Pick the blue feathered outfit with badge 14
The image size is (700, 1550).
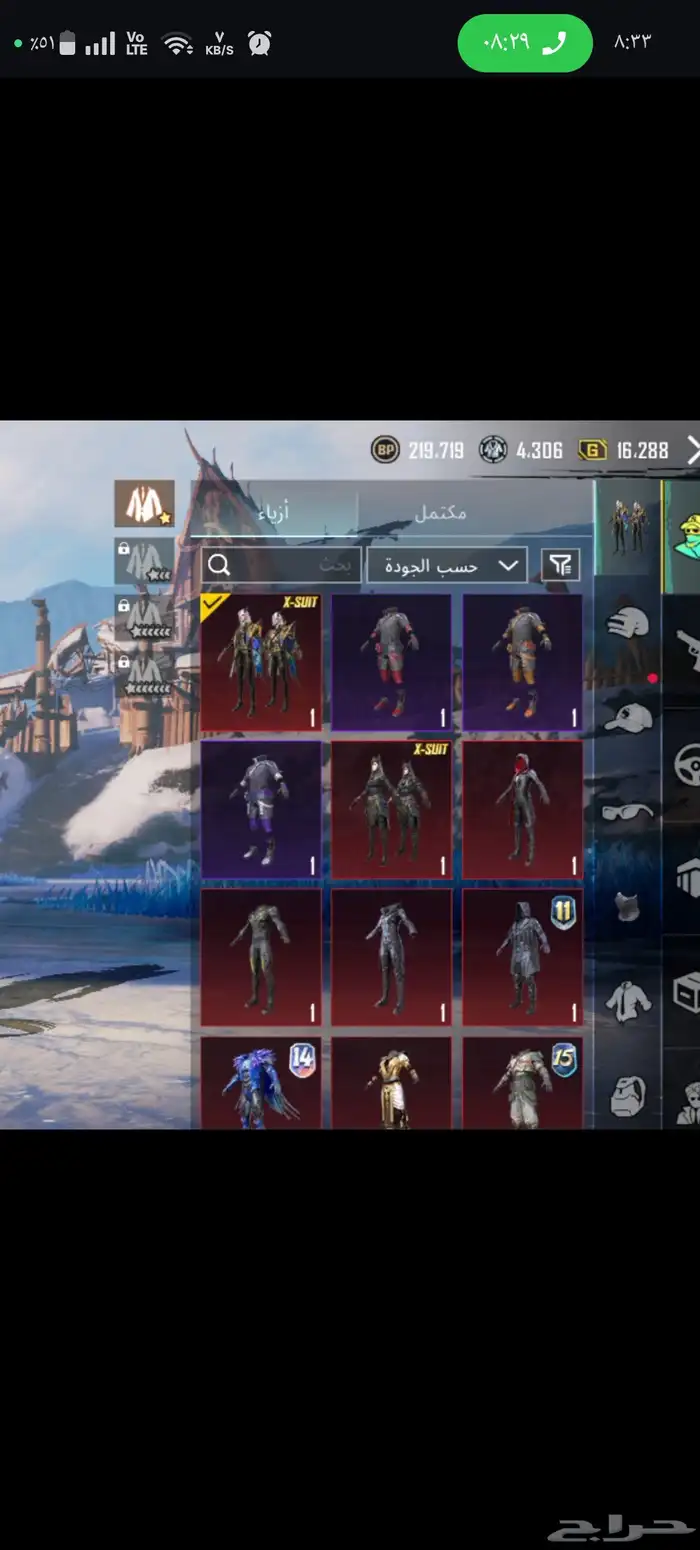(x=261, y=1082)
